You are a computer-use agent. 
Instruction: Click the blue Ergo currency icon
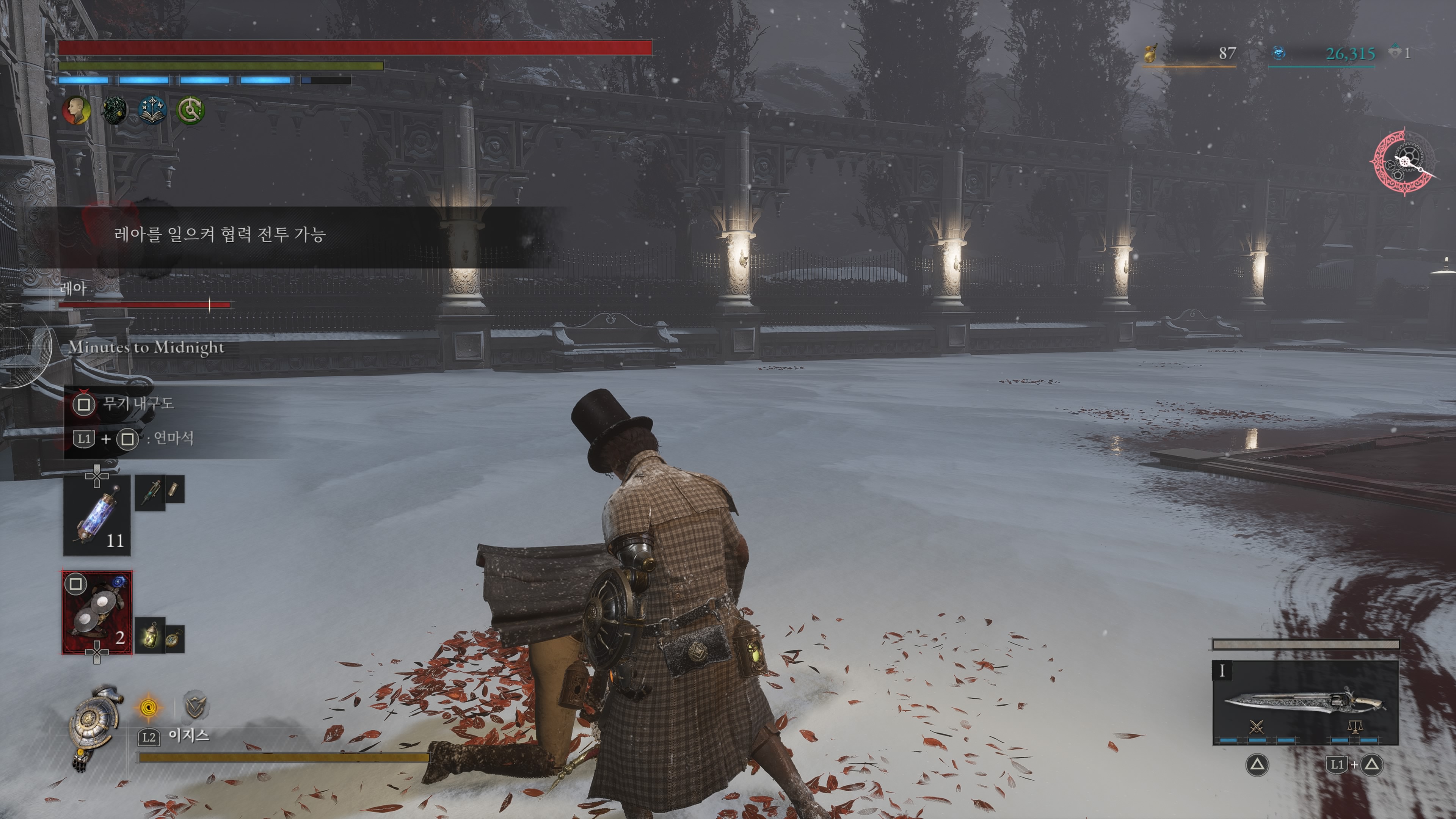click(x=1279, y=53)
